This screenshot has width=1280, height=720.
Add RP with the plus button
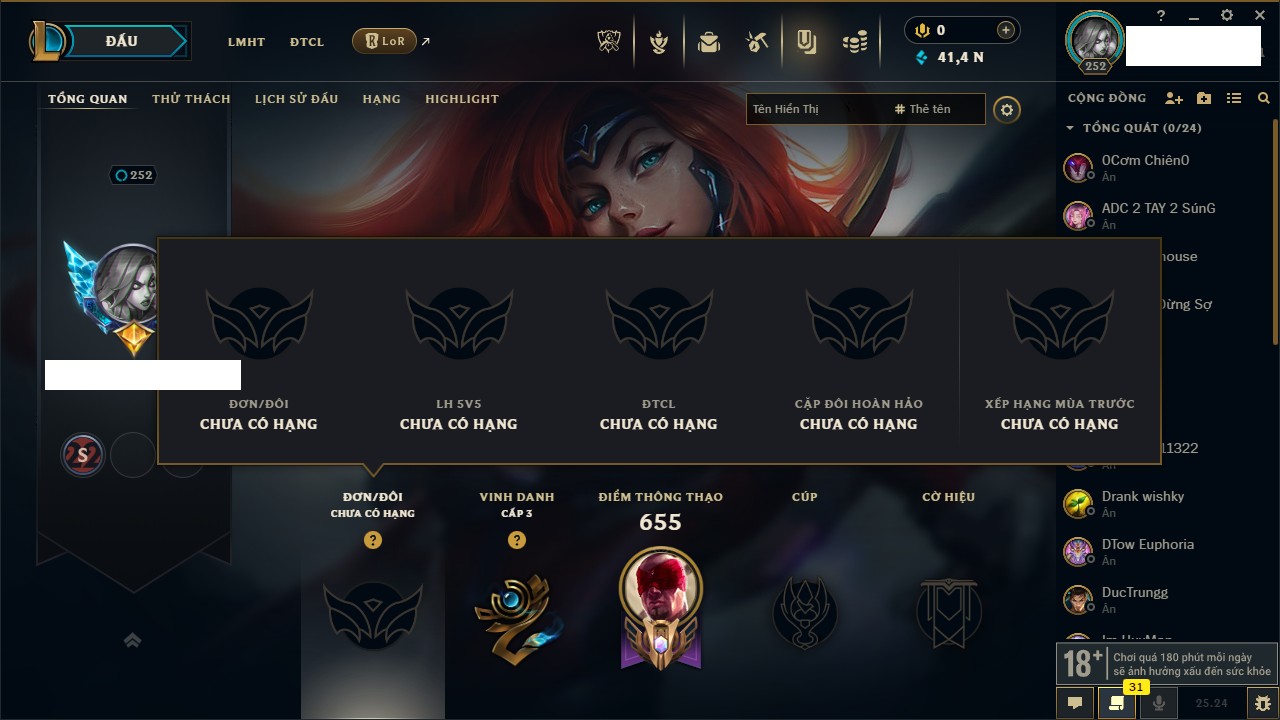pos(1005,30)
